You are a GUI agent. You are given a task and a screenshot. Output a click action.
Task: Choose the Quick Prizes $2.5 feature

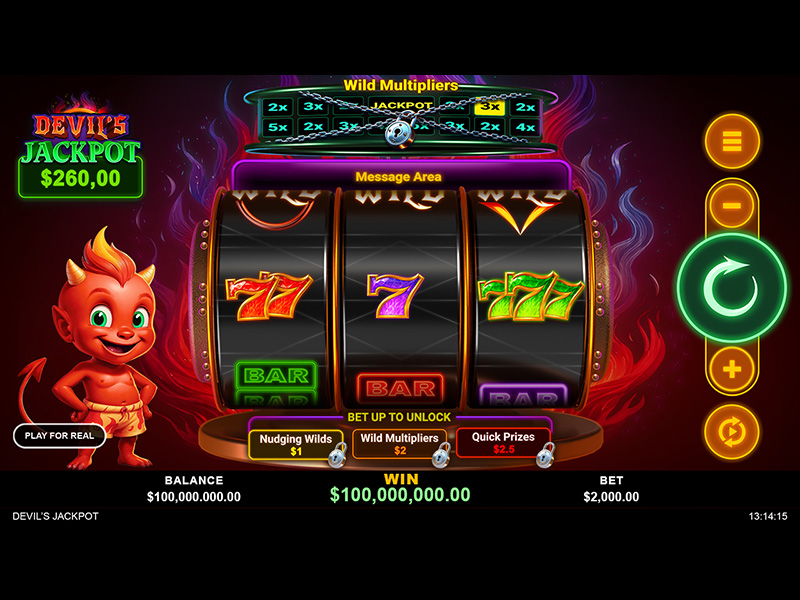click(x=503, y=443)
